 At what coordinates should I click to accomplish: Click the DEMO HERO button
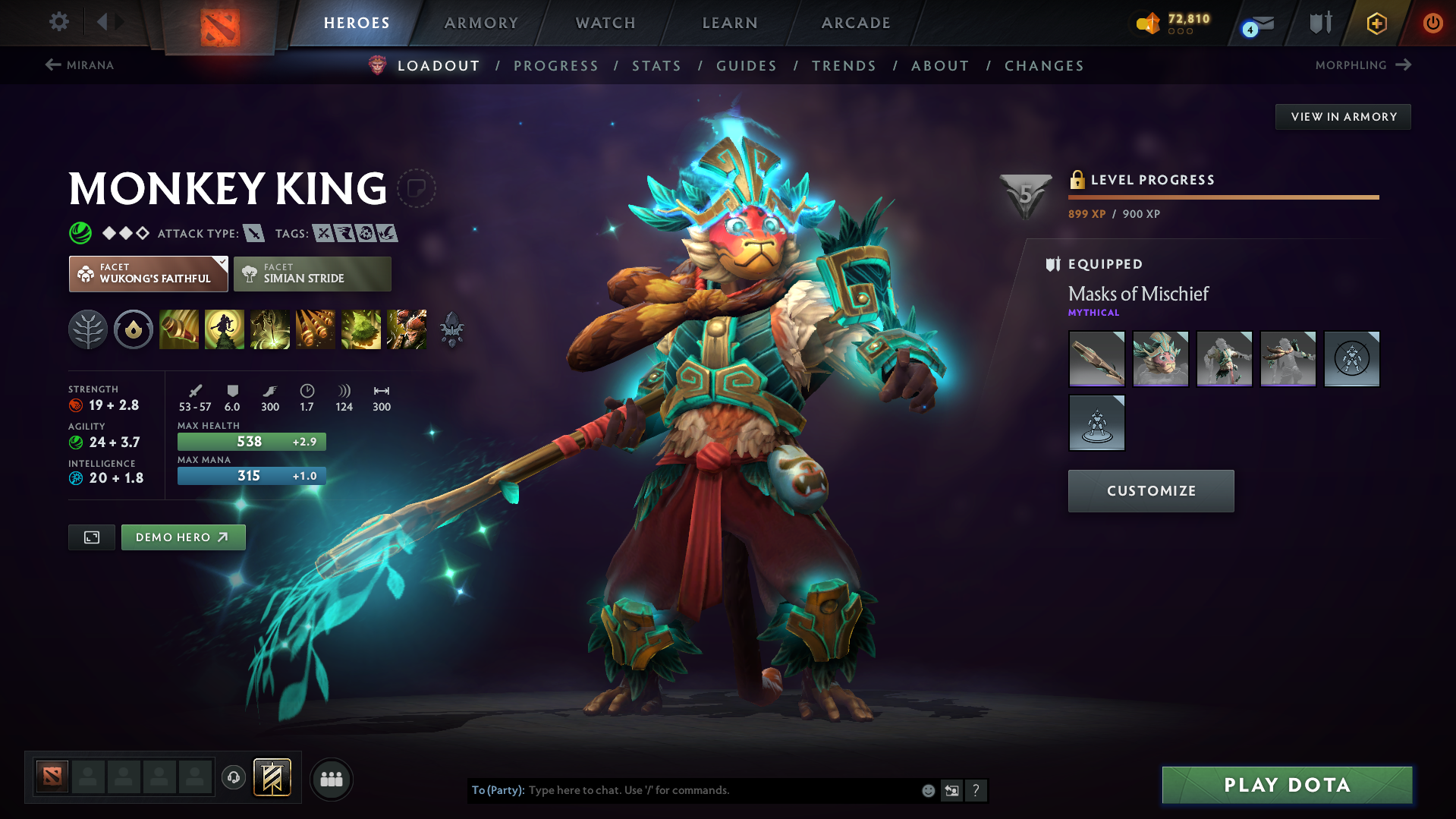click(183, 537)
